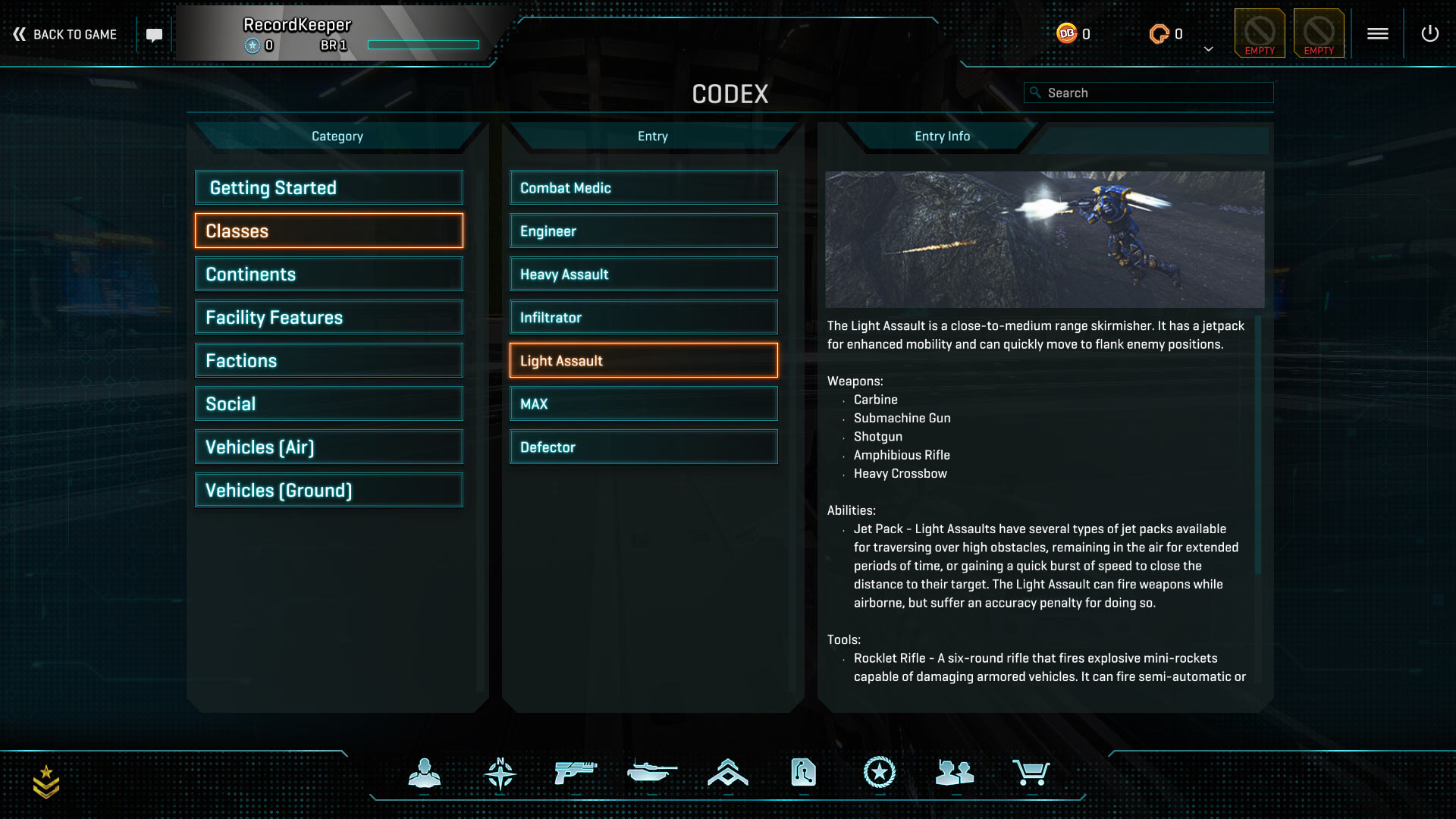
Task: Click the power quit icon
Action: click(1429, 33)
